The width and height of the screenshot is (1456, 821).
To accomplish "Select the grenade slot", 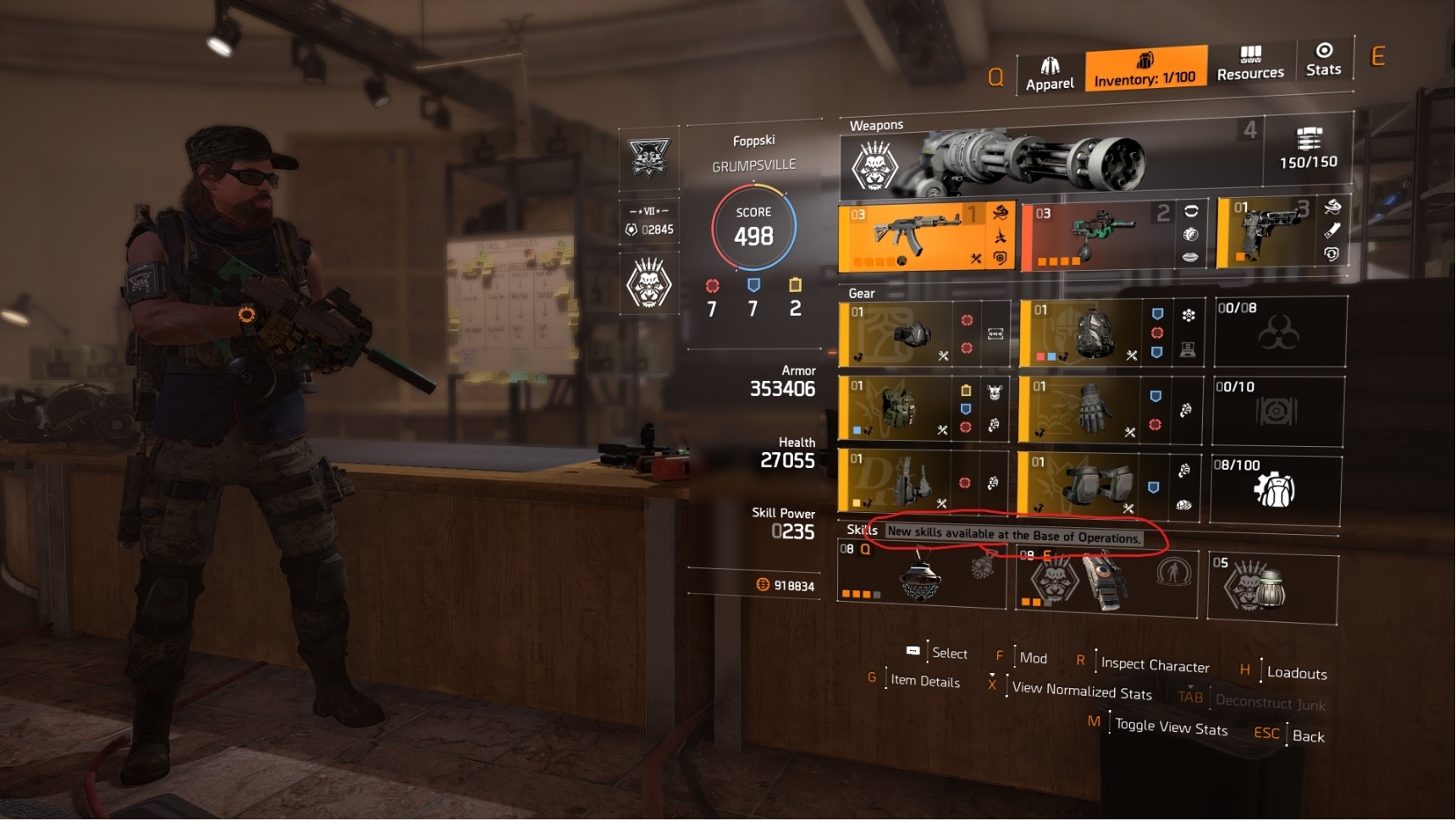I will (1272, 587).
